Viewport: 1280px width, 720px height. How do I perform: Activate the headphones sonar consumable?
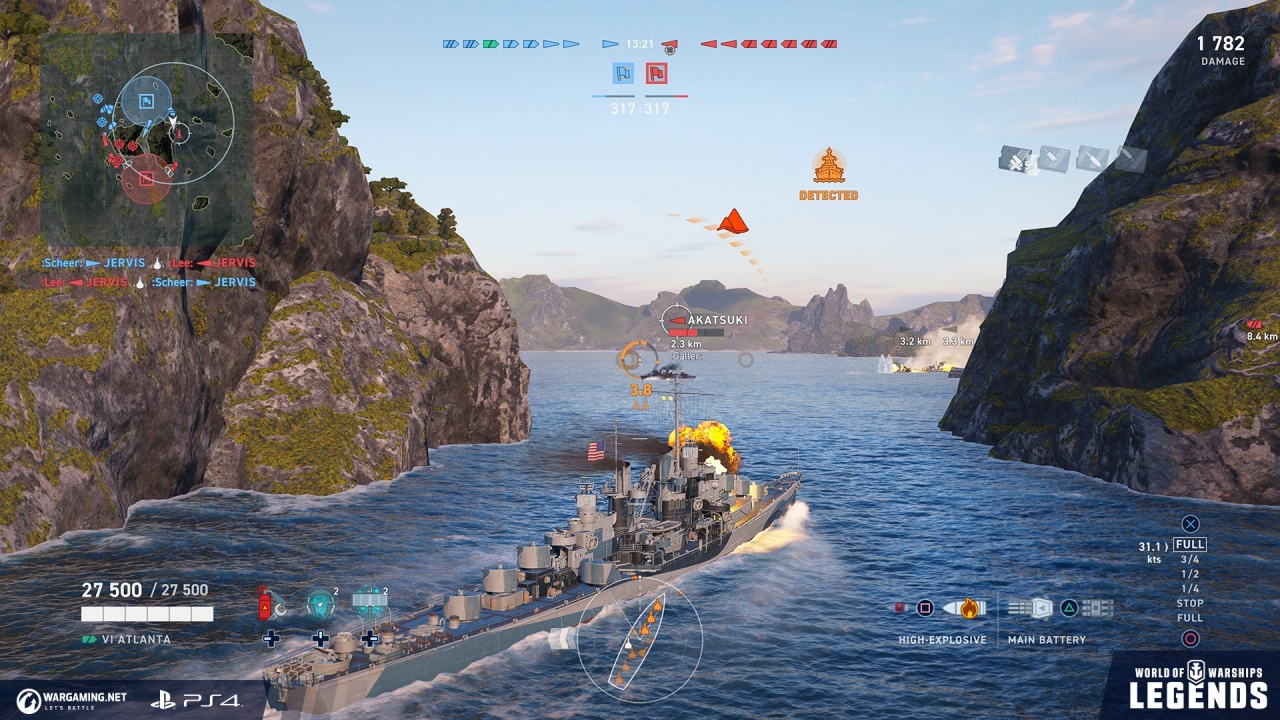320,603
